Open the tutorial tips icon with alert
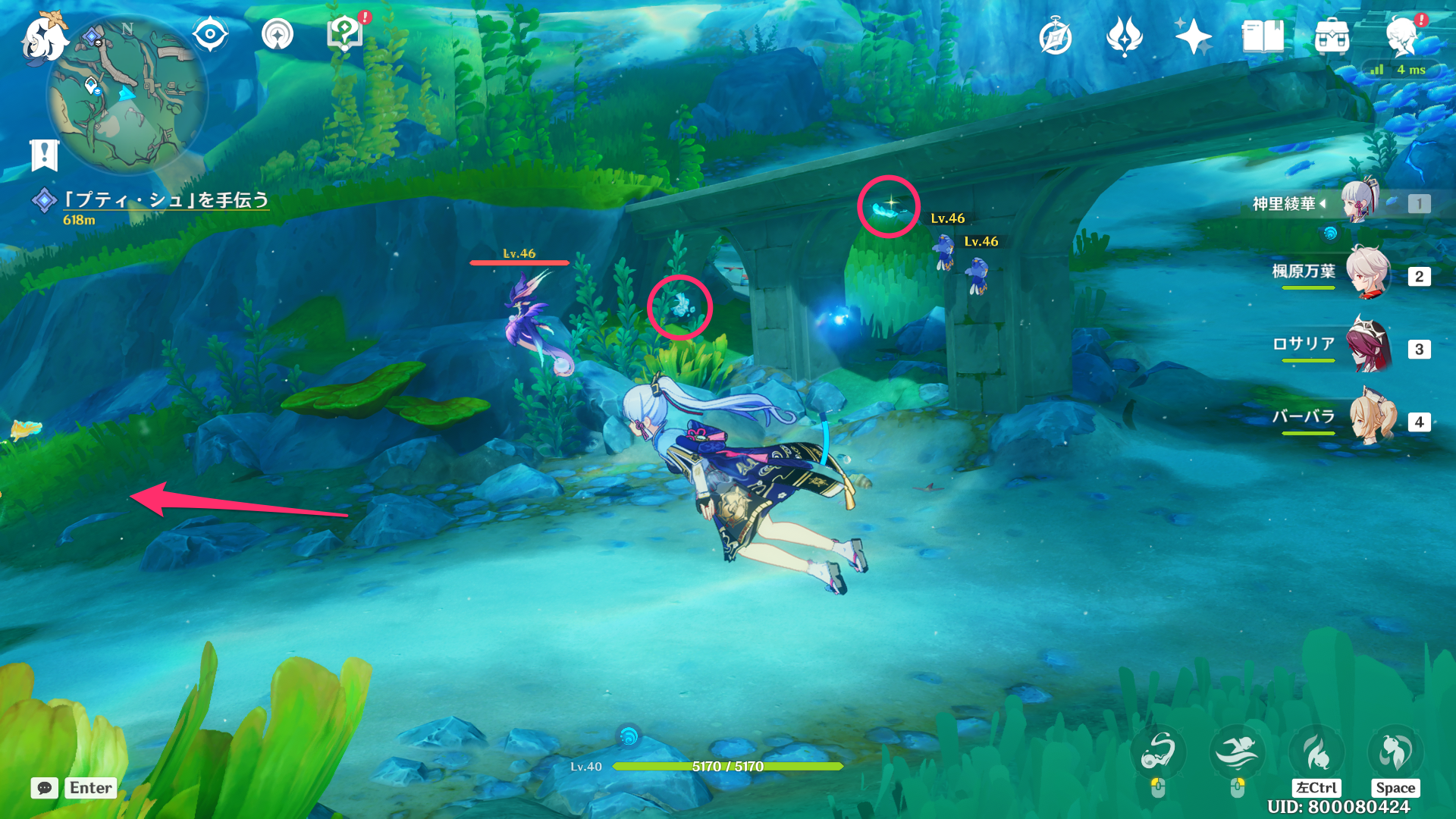 click(345, 33)
